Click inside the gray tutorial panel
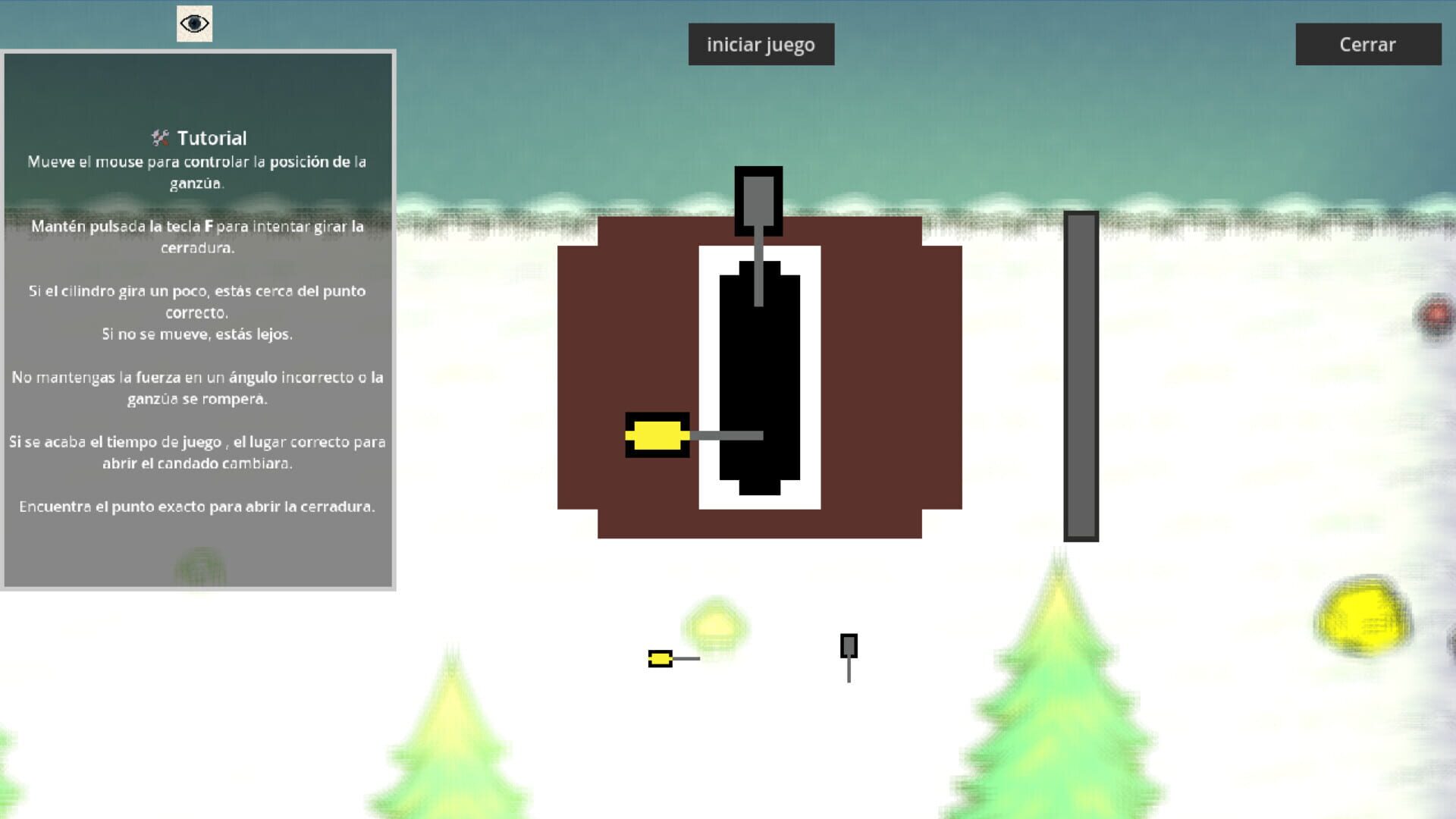 pyautogui.click(x=197, y=546)
